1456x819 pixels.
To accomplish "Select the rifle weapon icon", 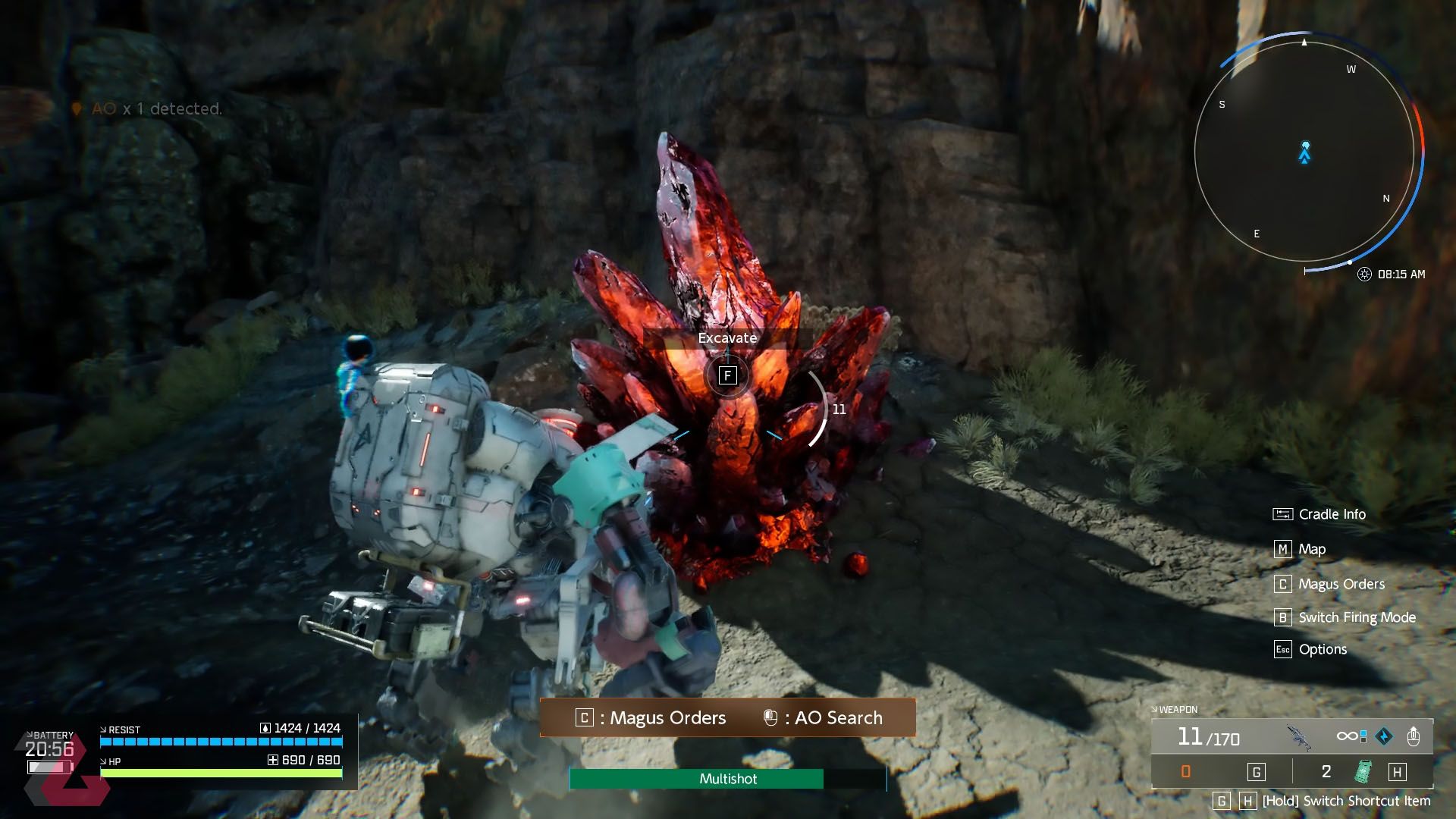I will point(1299,737).
